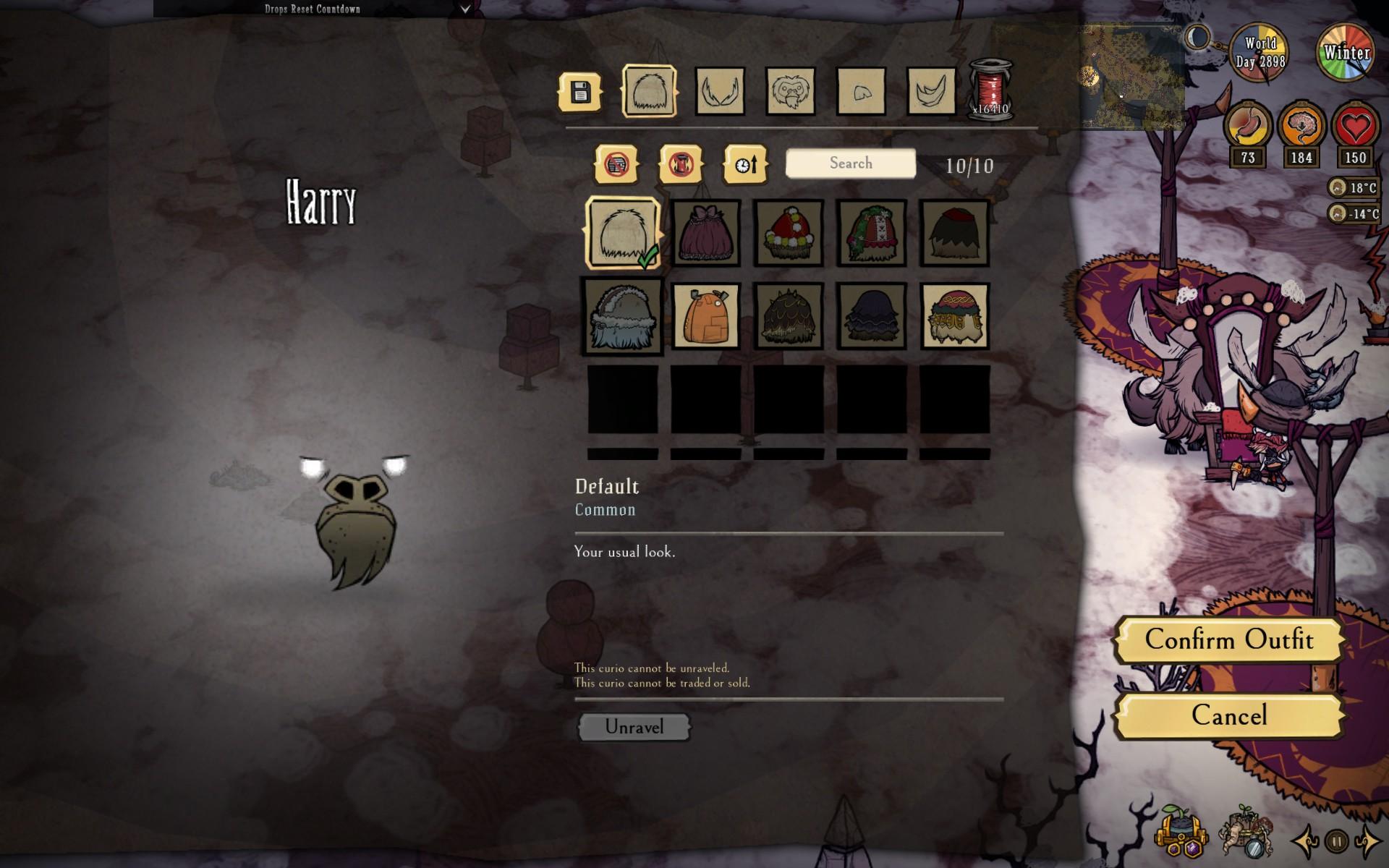This screenshot has height=868, width=1389.
Task: Choose the purple bow dress skin
Action: pyautogui.click(x=705, y=234)
